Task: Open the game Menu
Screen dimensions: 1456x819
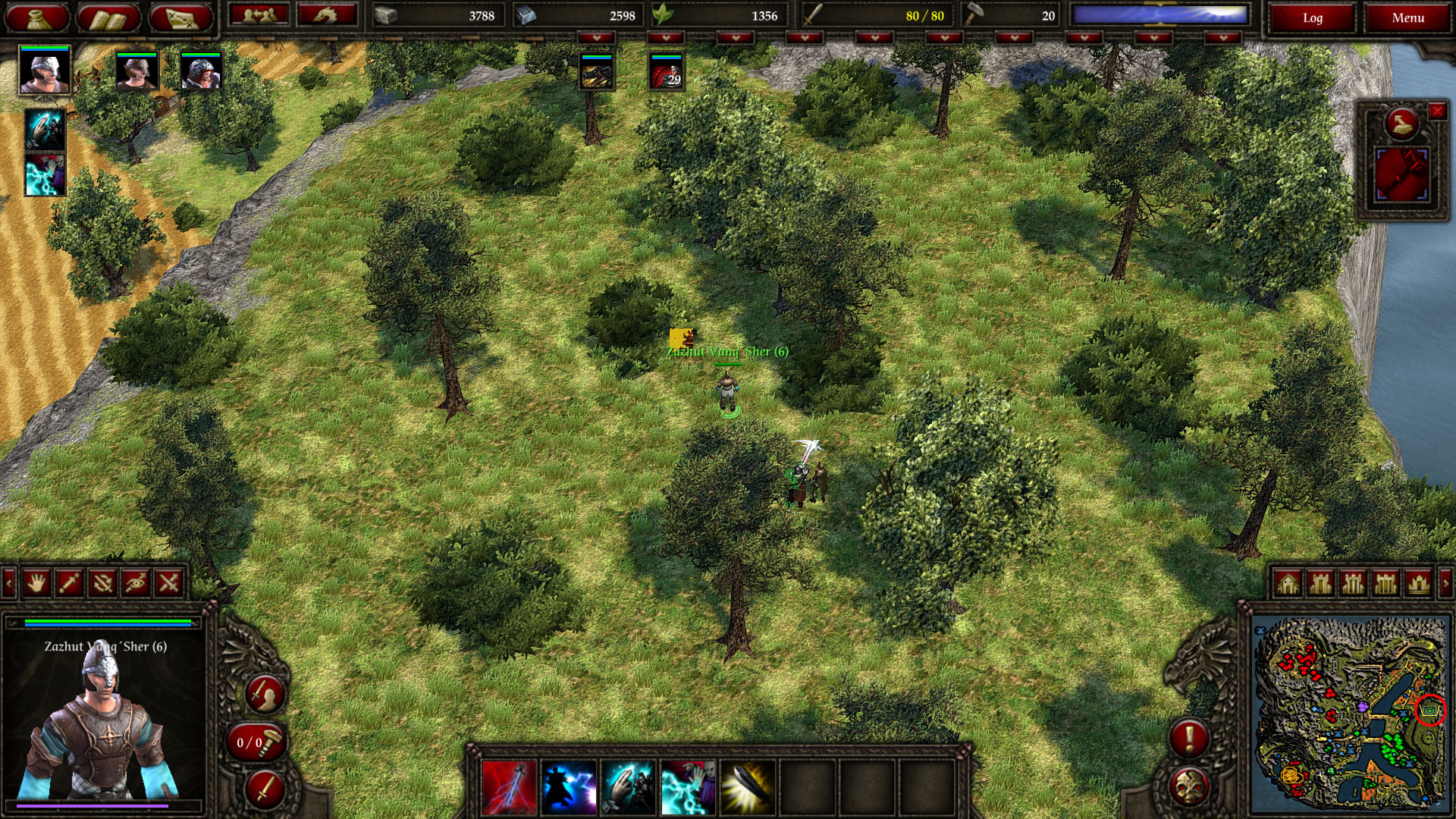Action: [x=1407, y=17]
